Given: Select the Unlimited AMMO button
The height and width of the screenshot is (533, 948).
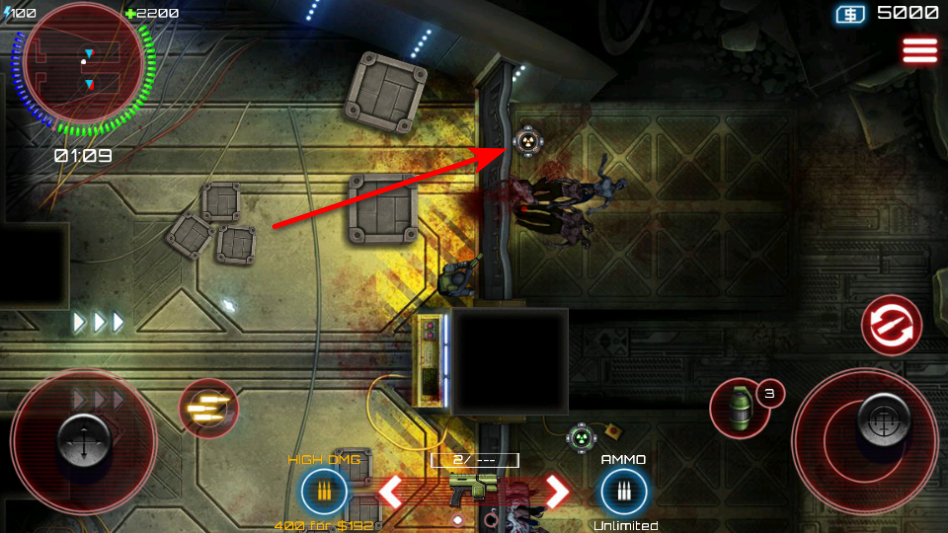Looking at the screenshot, I should click(624, 492).
